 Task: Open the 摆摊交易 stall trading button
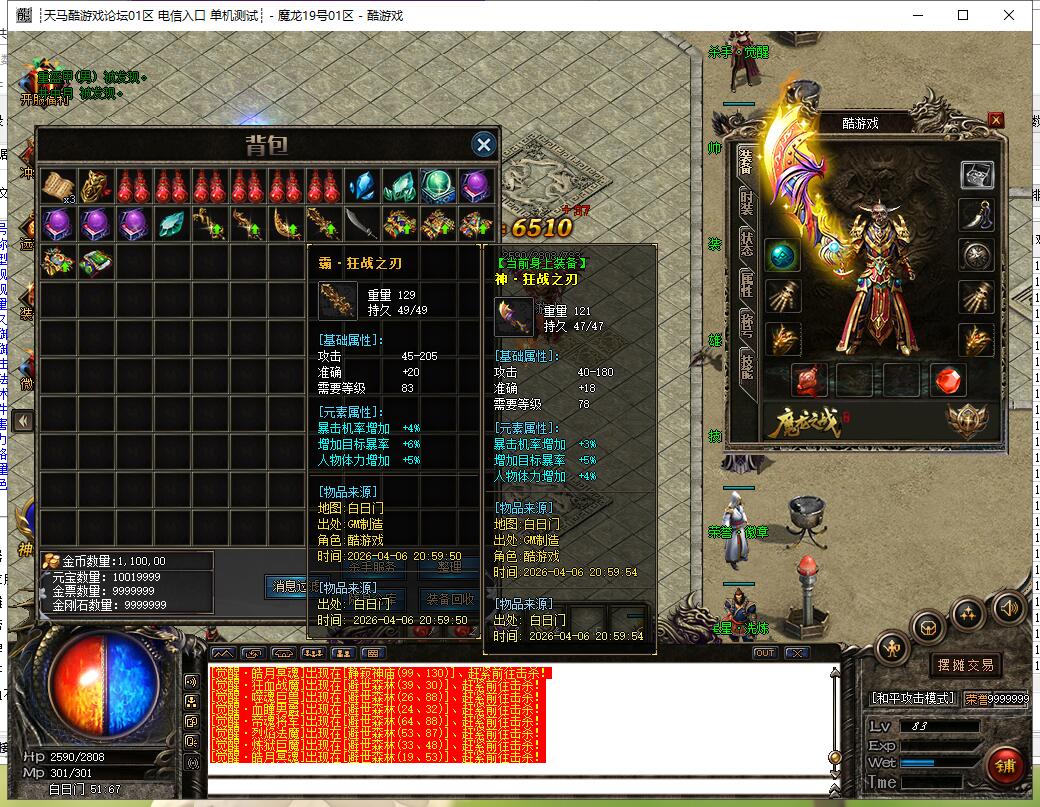(x=965, y=665)
